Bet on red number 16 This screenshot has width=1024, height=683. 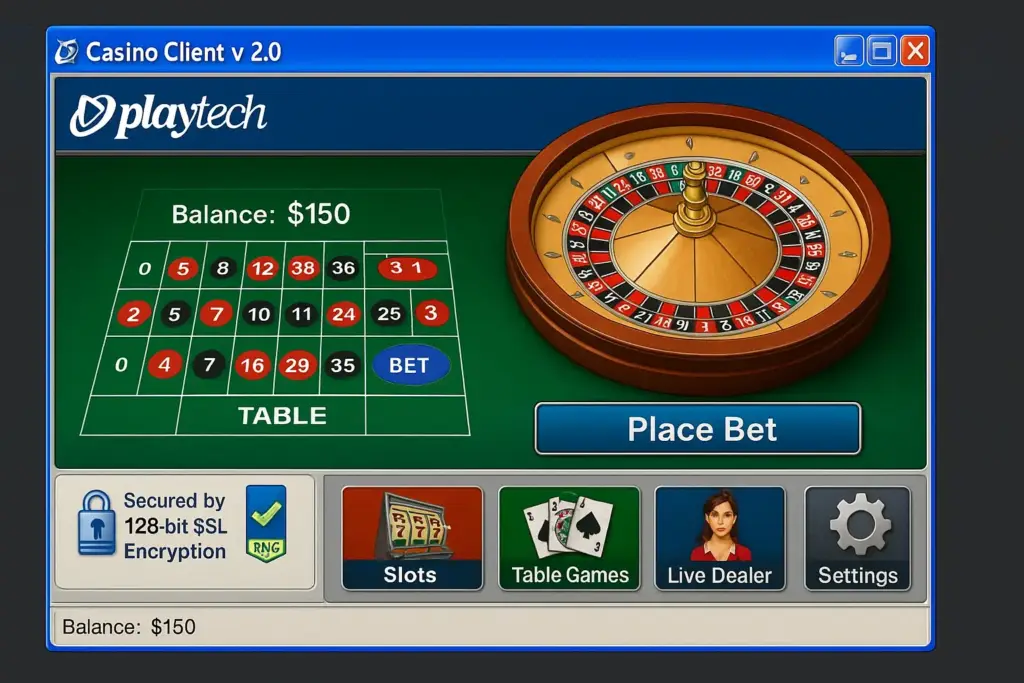coord(252,365)
